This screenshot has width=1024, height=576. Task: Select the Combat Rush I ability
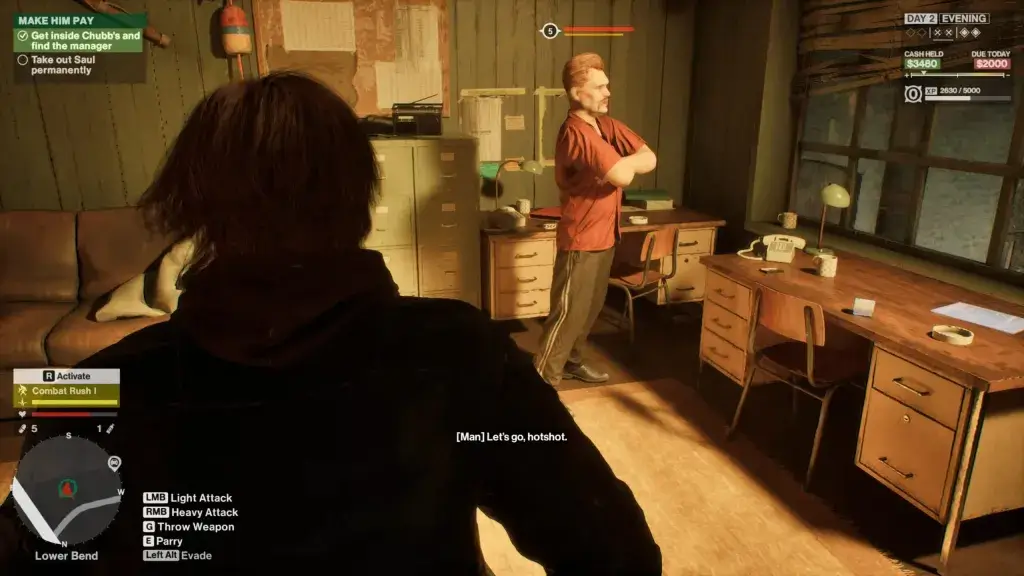point(66,391)
